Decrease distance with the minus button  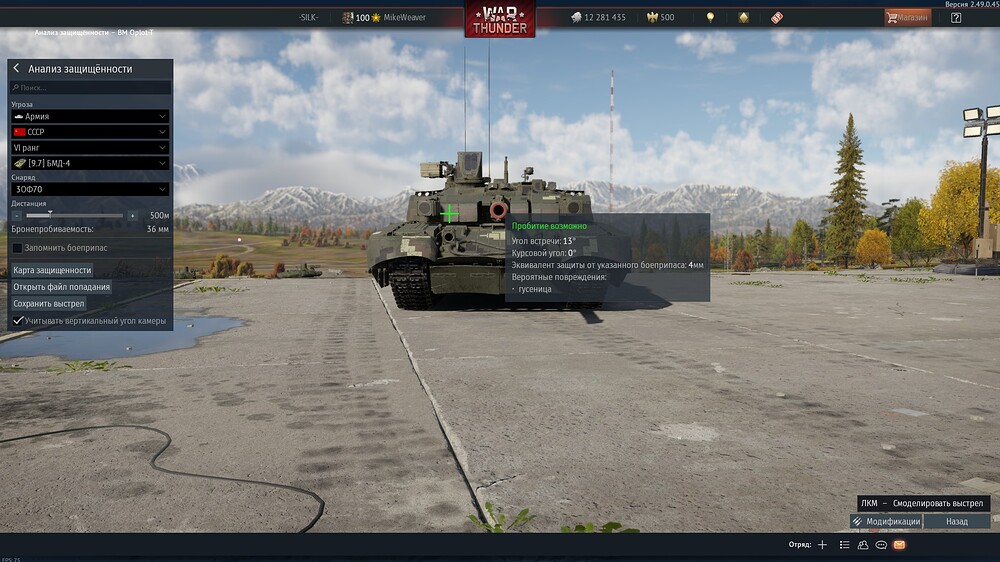coord(17,215)
